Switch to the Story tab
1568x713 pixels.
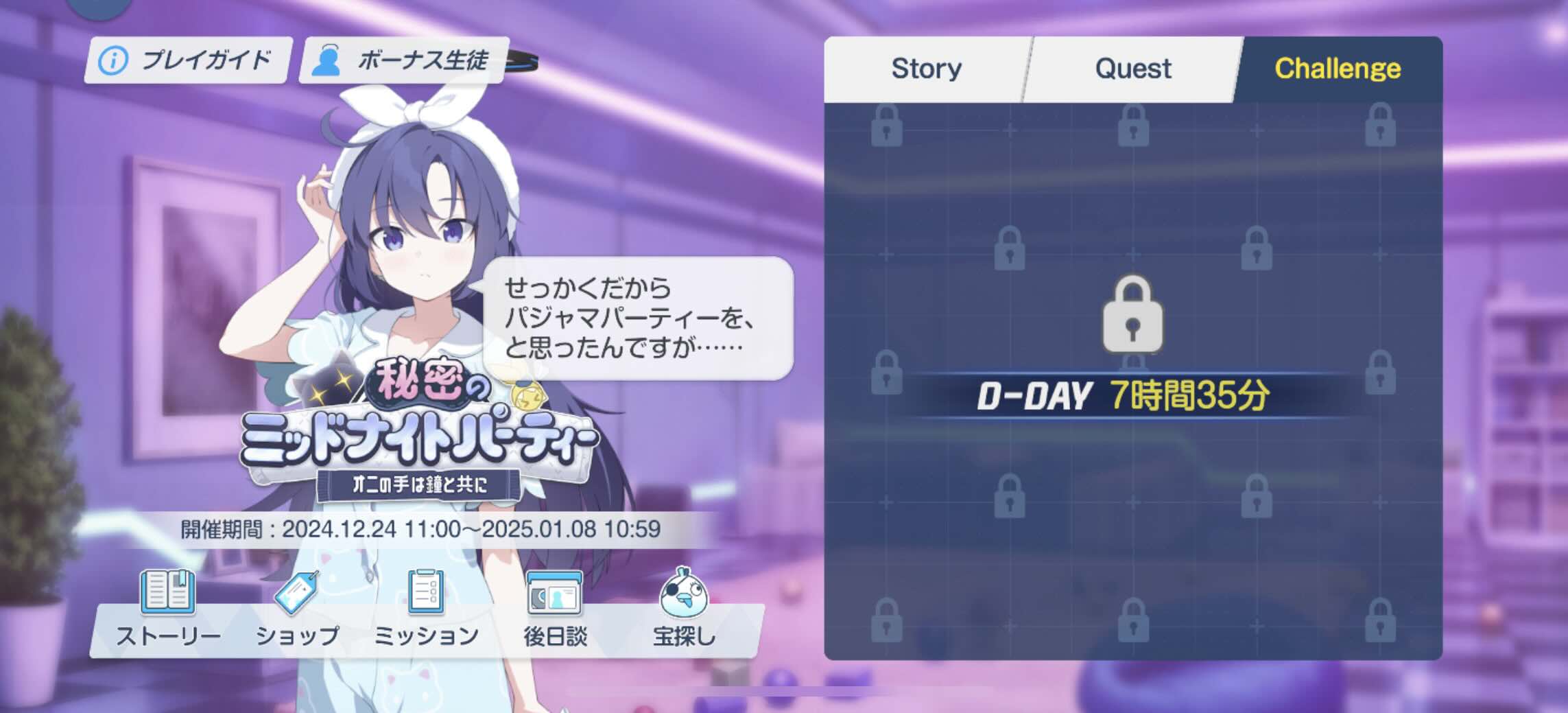point(925,68)
